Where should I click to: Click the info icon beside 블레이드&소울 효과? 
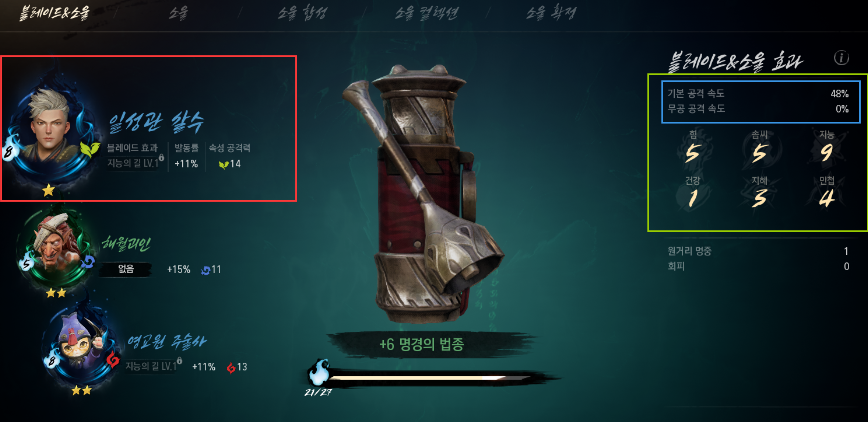pyautogui.click(x=841, y=58)
